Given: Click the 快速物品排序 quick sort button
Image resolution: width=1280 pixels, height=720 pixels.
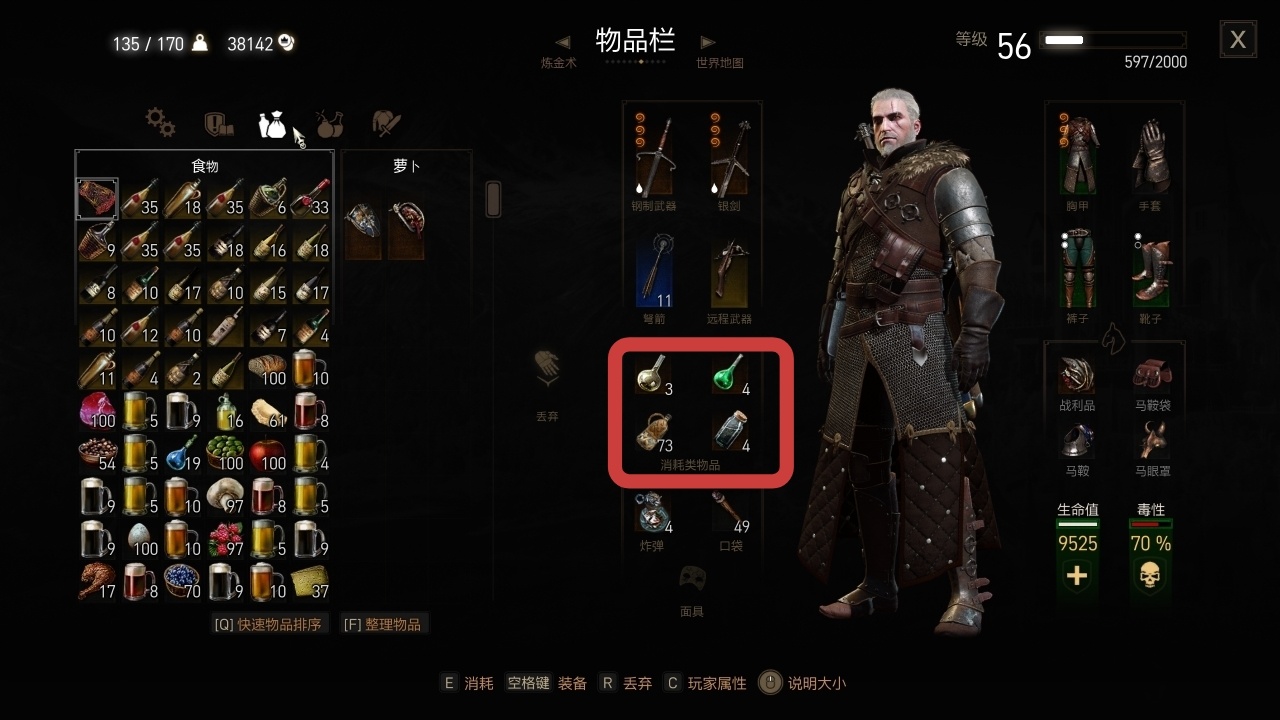Looking at the screenshot, I should coord(270,623).
